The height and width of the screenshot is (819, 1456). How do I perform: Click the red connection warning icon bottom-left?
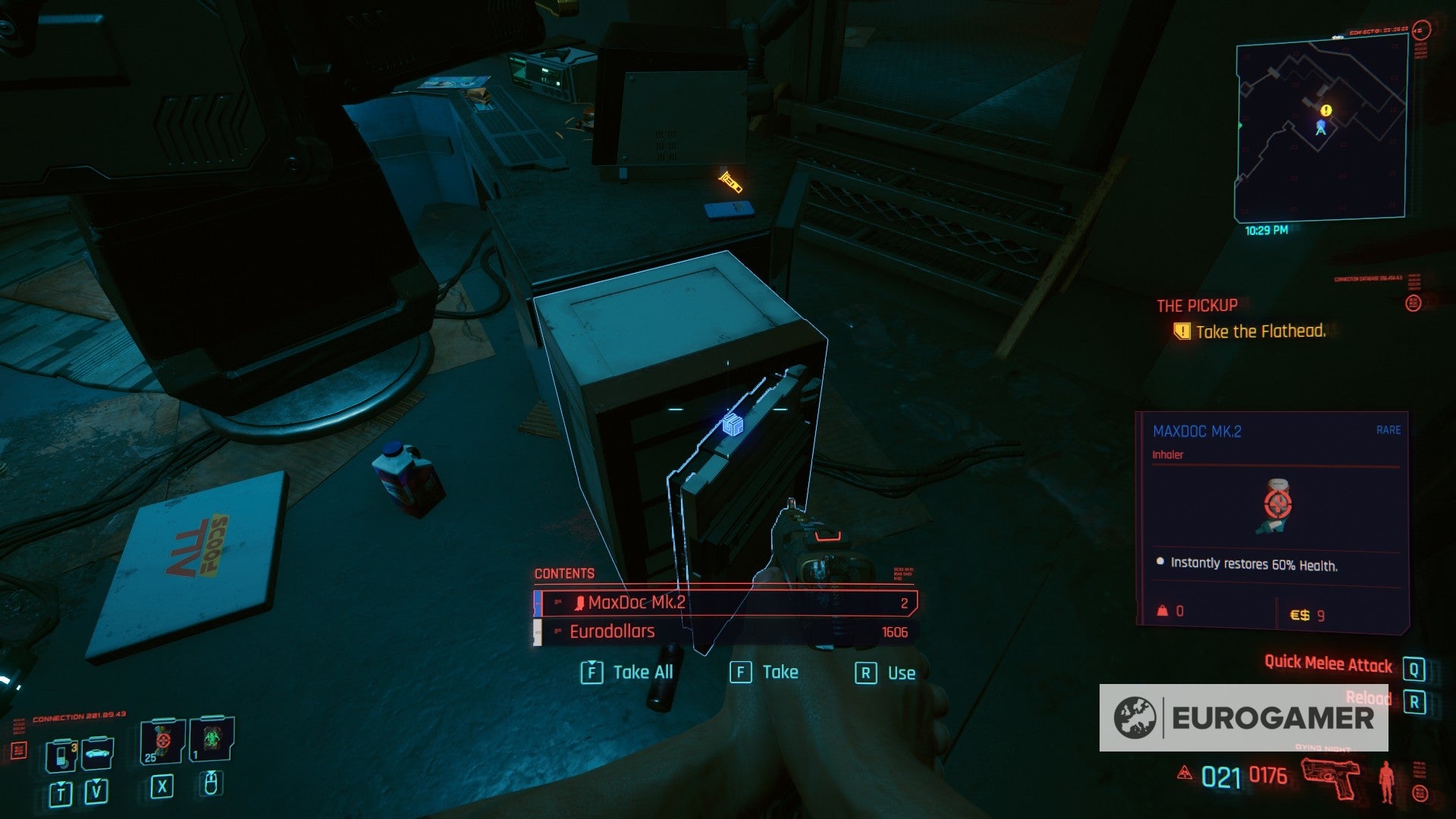coord(19,749)
